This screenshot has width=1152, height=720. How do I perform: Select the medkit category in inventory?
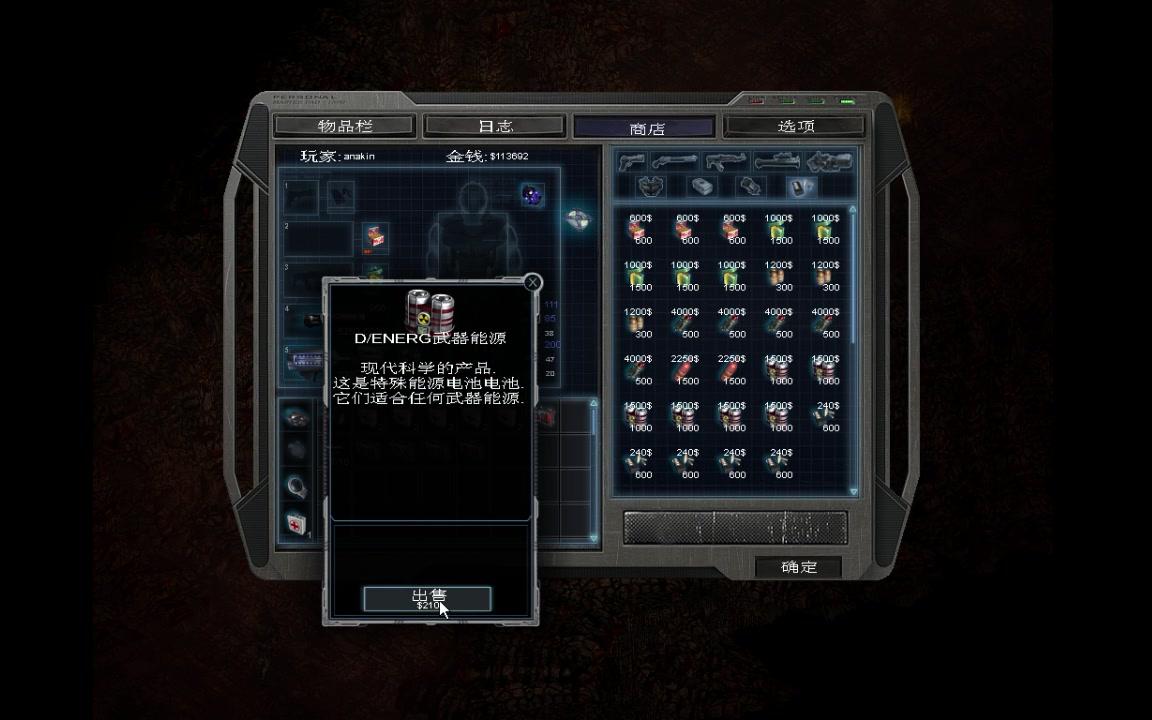coord(297,523)
